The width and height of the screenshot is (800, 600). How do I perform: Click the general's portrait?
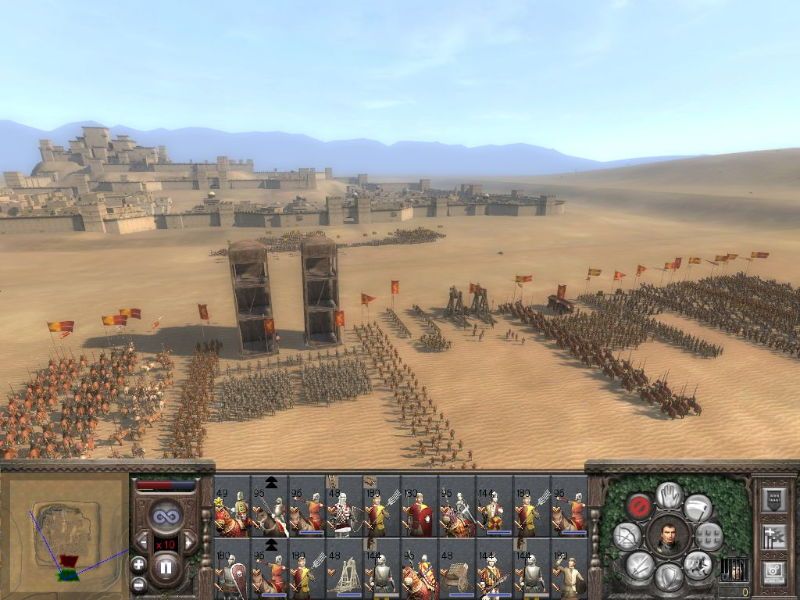coord(668,537)
